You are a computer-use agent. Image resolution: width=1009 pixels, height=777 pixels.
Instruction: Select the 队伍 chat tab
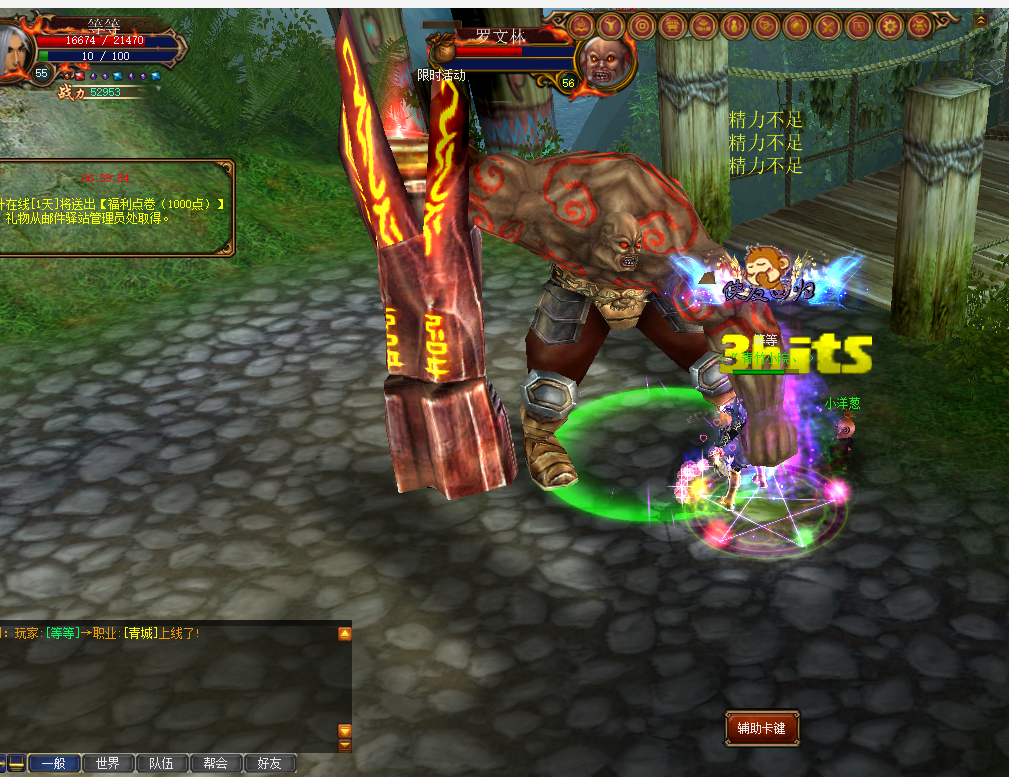tap(161, 763)
